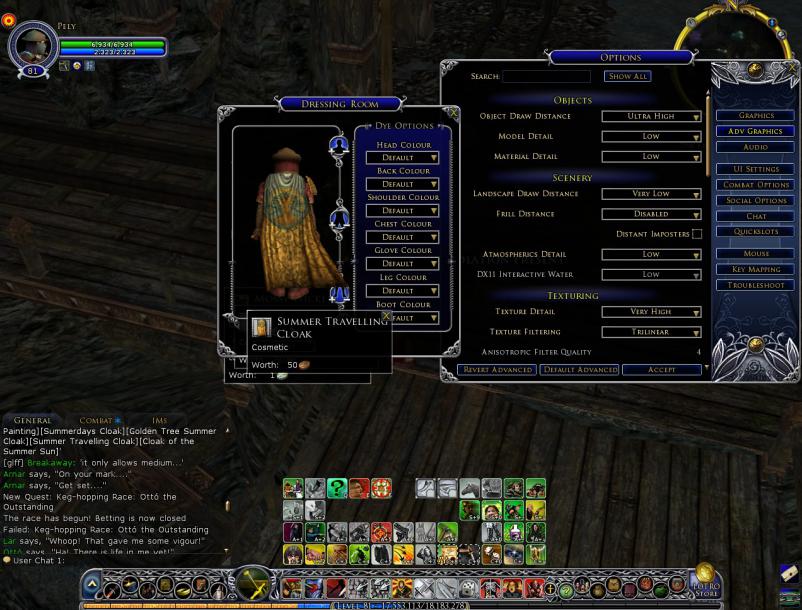Change the Model Detail dropdown
Viewport: 802px width, 610px height.
point(651,136)
